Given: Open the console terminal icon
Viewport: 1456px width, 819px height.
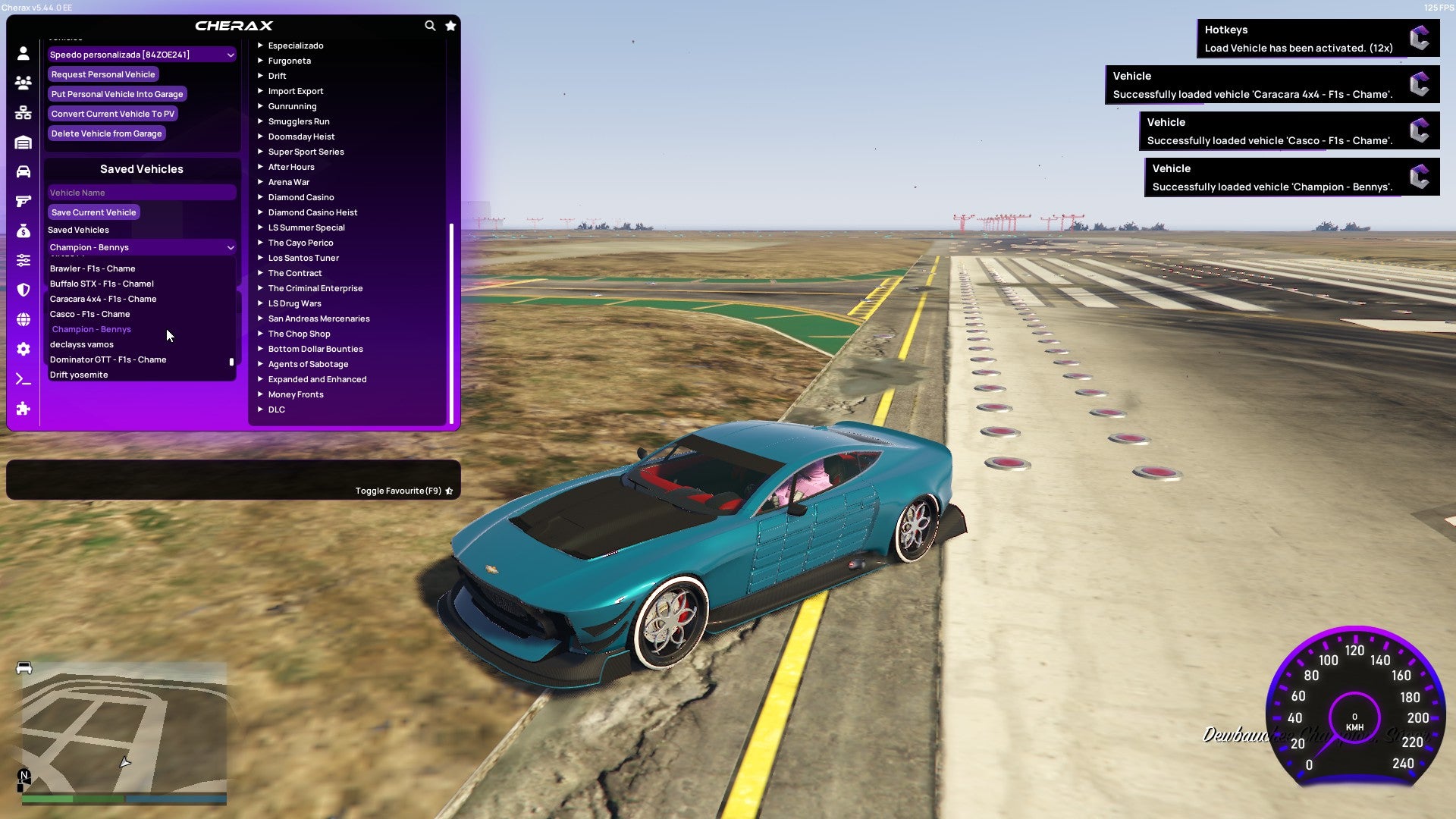Looking at the screenshot, I should coord(23,378).
